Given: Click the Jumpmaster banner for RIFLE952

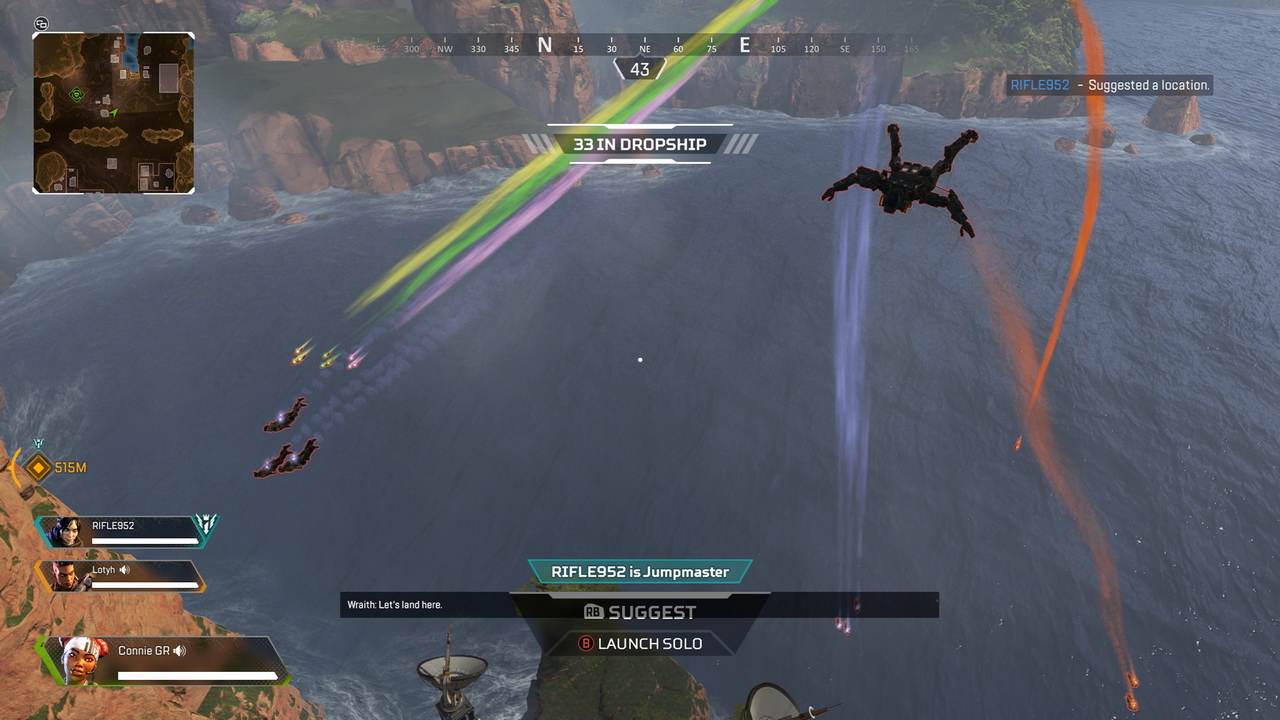Looking at the screenshot, I should click(640, 572).
